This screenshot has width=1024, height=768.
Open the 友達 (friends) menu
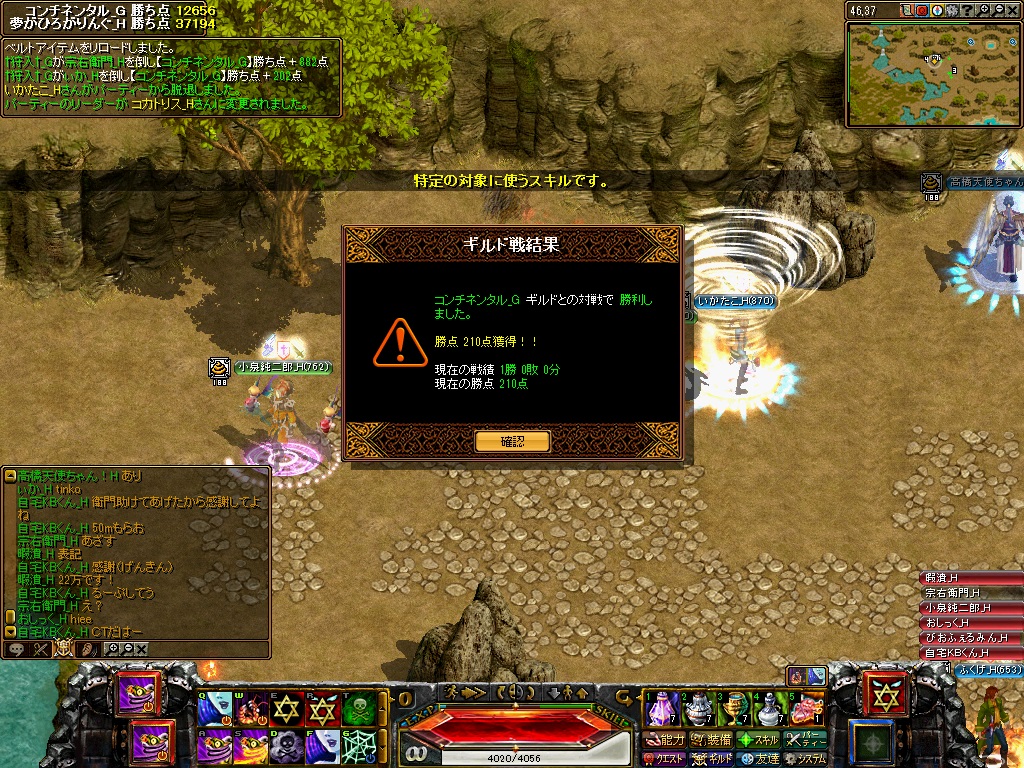(757, 759)
